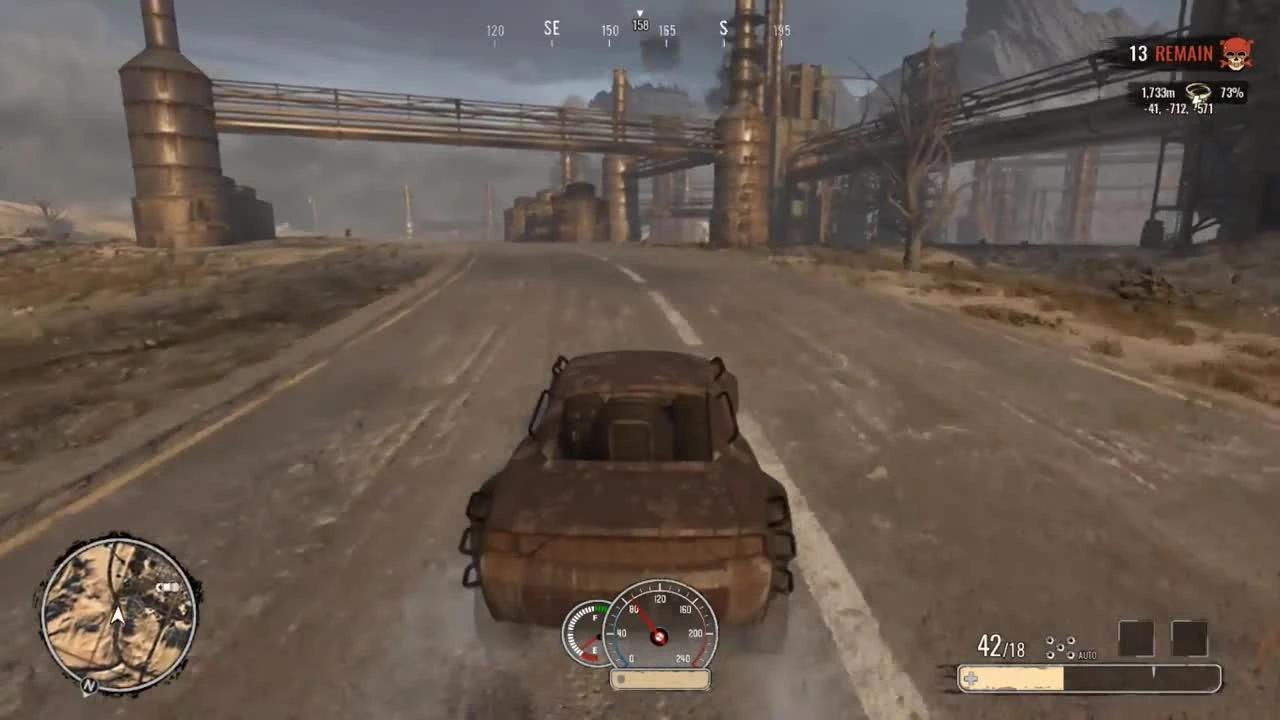Image resolution: width=1280 pixels, height=720 pixels.
Task: Toggle the first empty weapon slot
Action: coord(1138,637)
